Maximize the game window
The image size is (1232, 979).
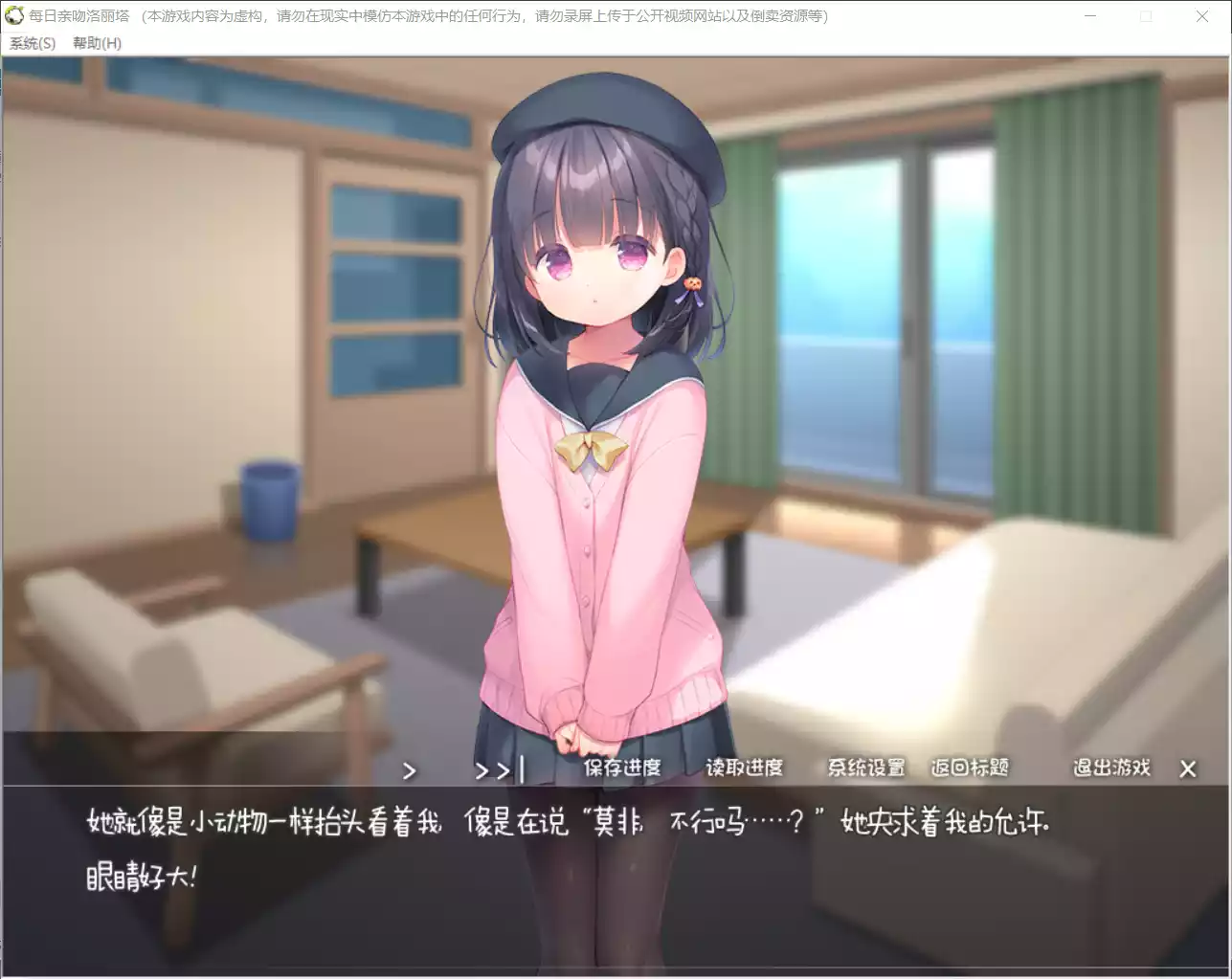[1146, 15]
